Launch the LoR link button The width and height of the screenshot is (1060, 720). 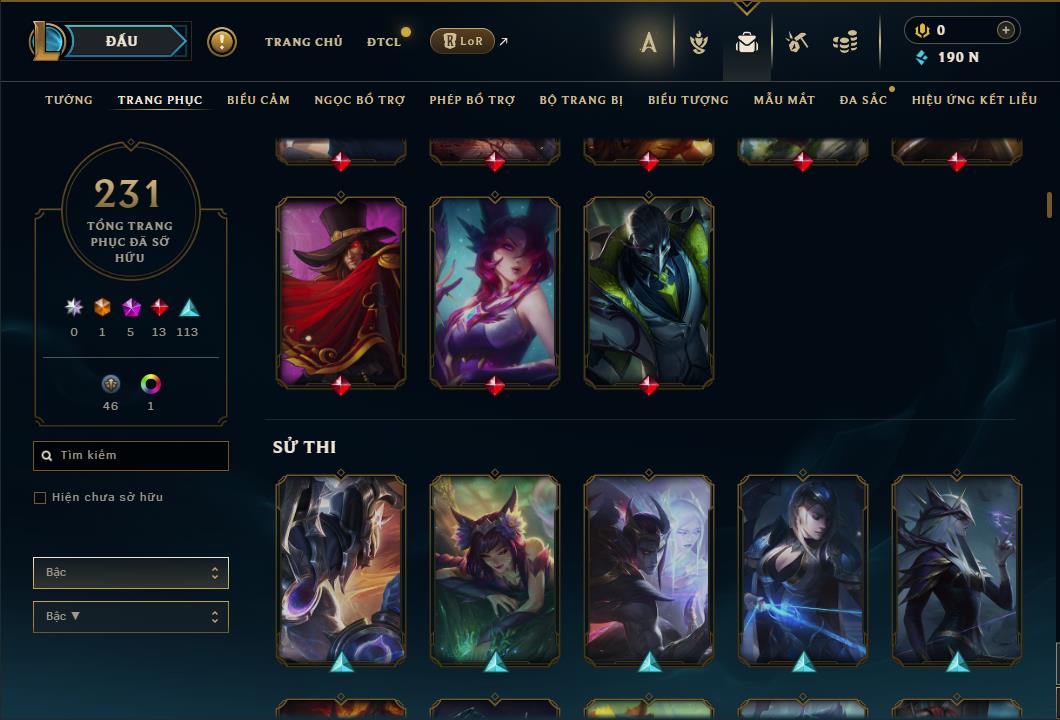point(462,41)
